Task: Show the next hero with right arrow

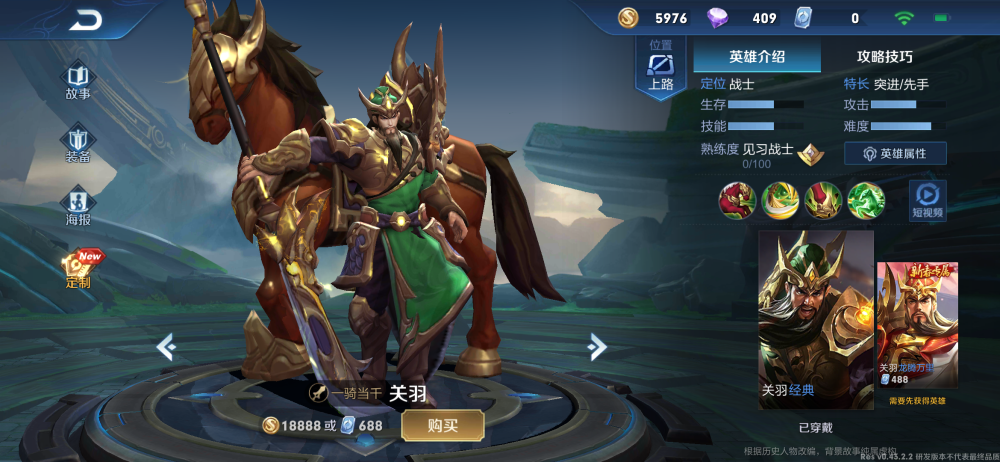Action: 597,346
